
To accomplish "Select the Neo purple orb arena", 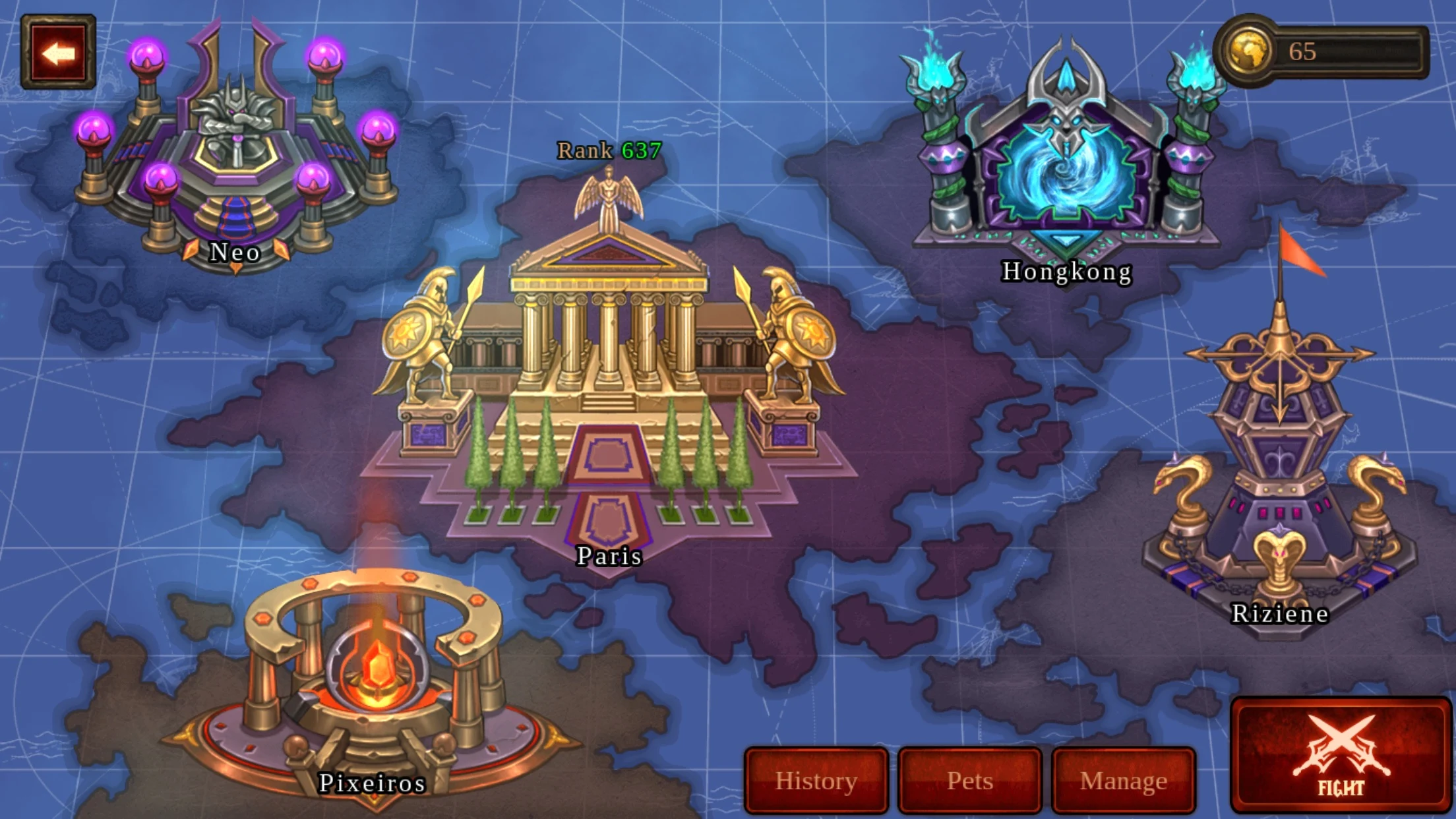I will tap(235, 152).
